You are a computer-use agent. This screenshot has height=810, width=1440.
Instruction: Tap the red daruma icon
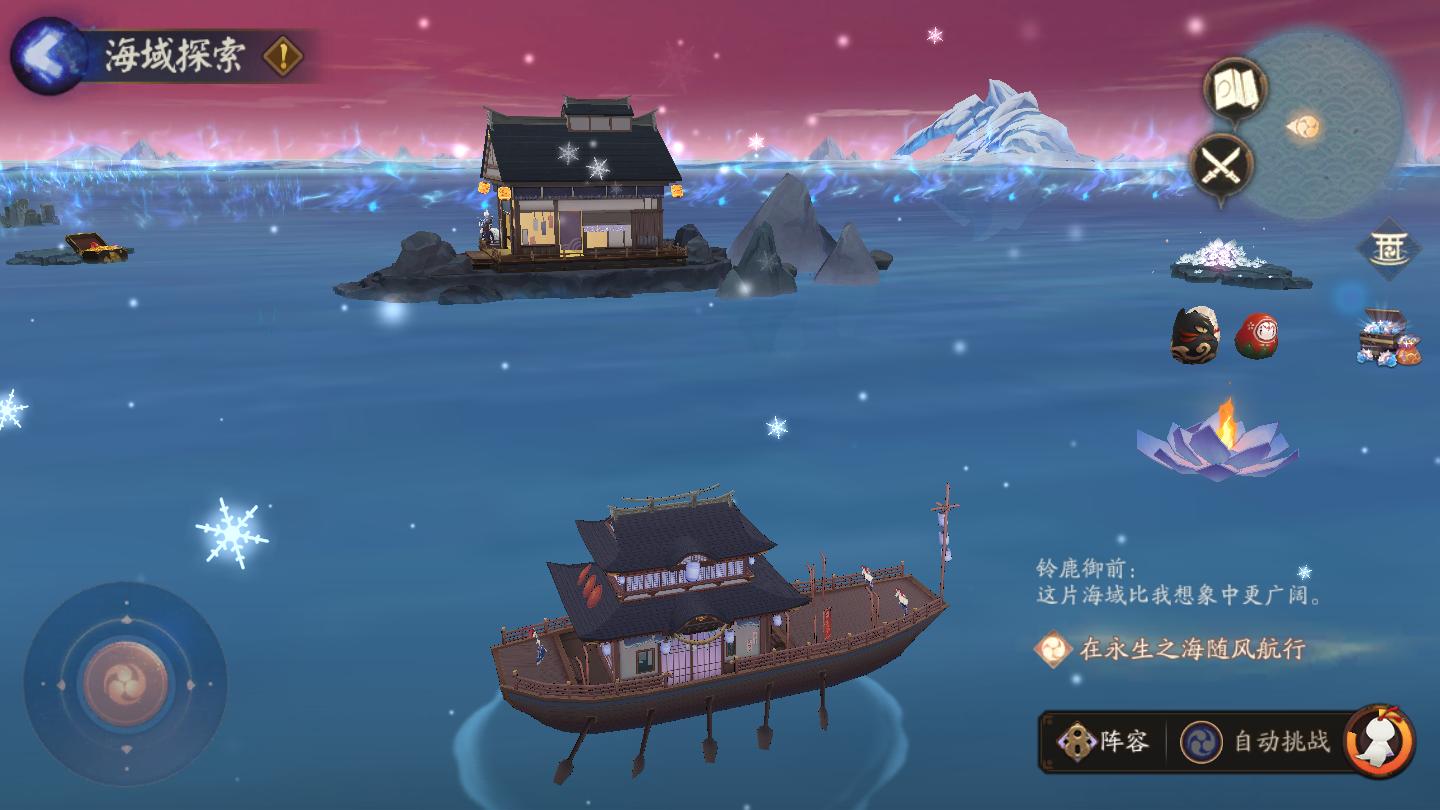pyautogui.click(x=1256, y=336)
